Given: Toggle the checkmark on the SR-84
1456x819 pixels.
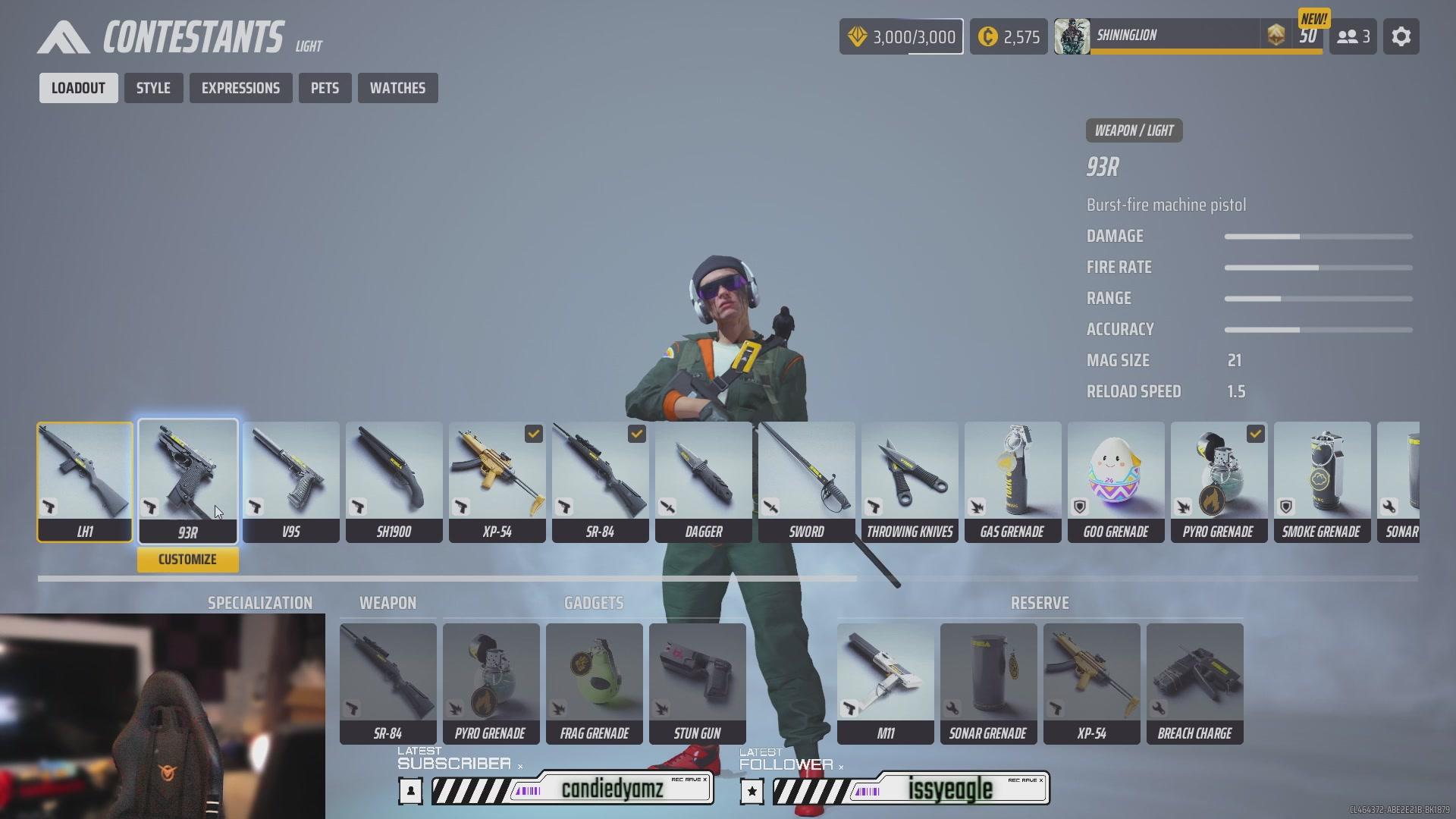Looking at the screenshot, I should point(636,434).
